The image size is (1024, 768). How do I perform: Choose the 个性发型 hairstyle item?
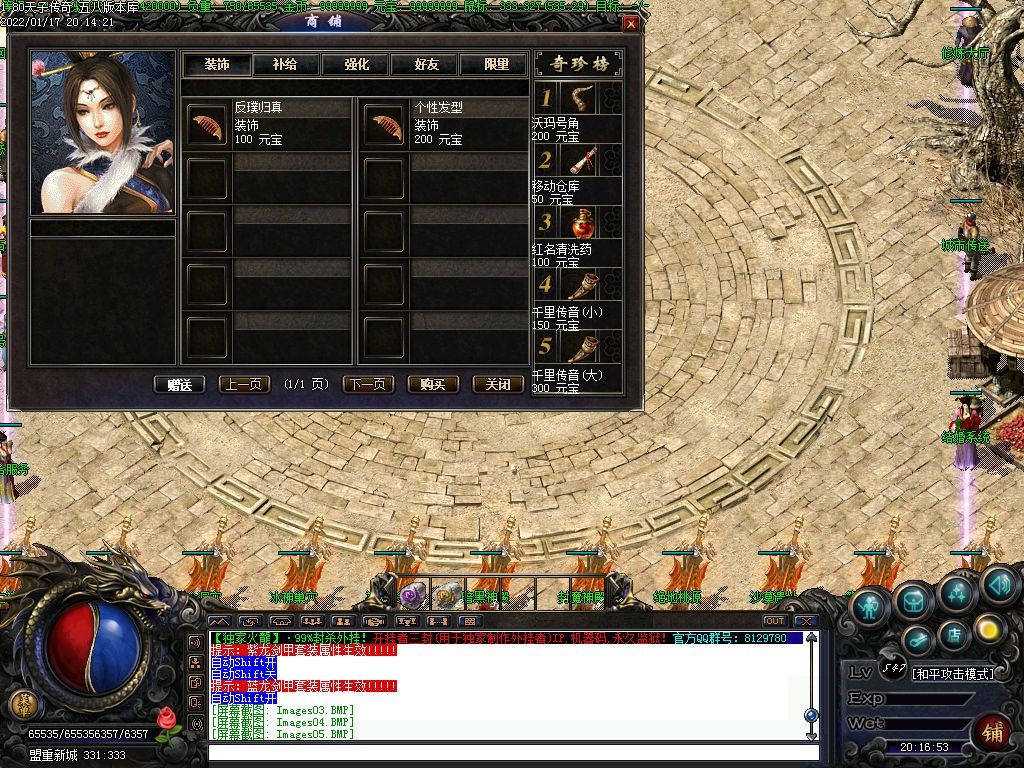point(383,125)
